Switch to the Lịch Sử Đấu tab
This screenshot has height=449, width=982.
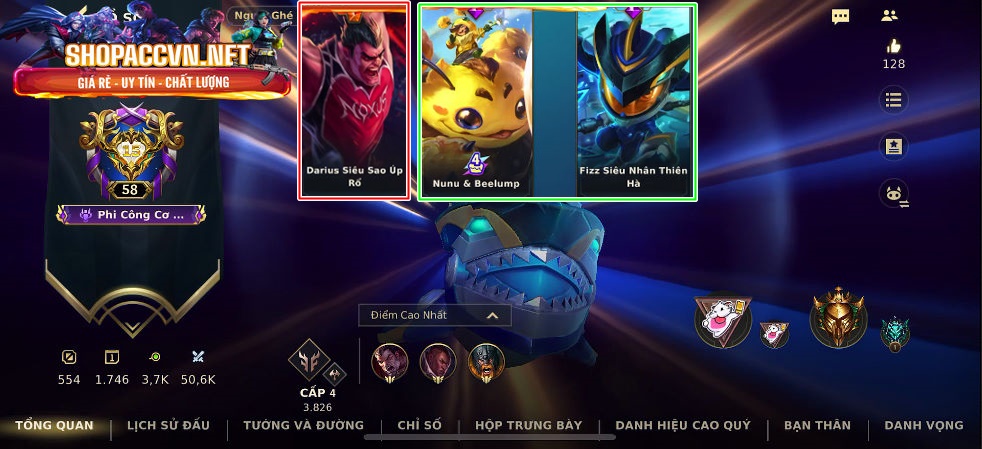click(x=168, y=426)
